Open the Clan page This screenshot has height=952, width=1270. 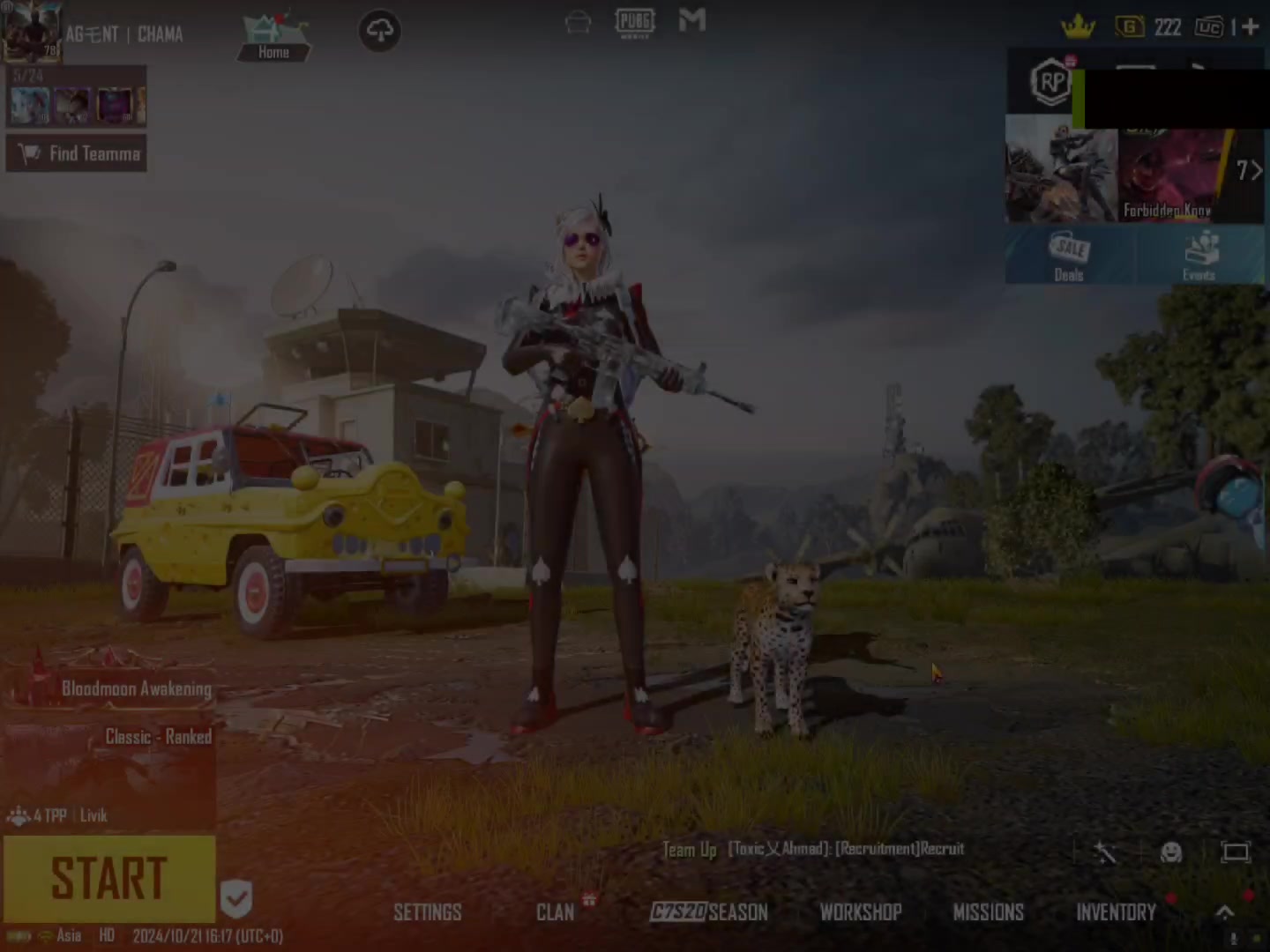point(555,912)
